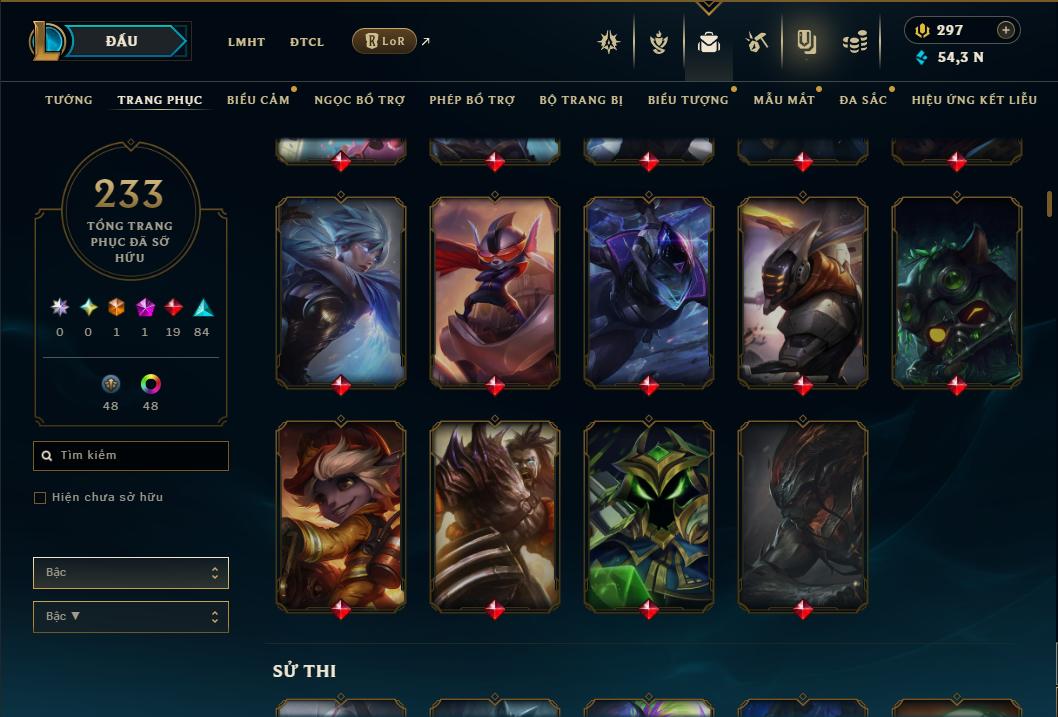Screen dimensions: 1058x717
Task: Choose the firefighter Tristana skin card
Action: point(341,514)
